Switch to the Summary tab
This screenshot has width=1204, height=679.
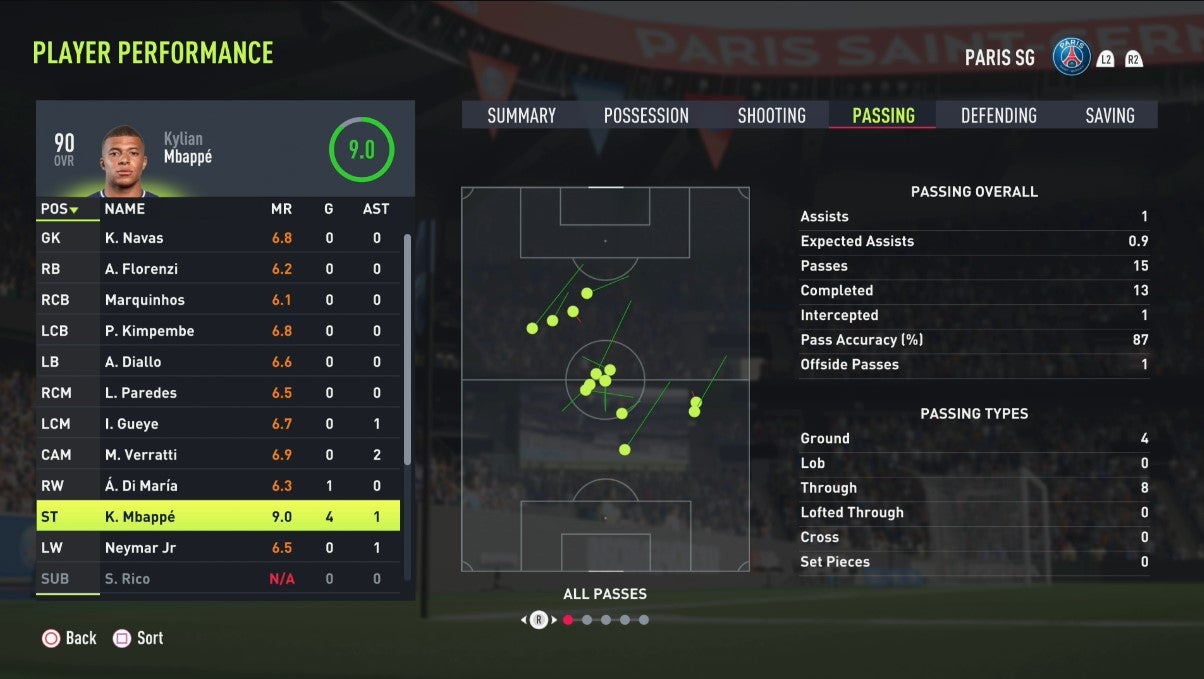click(x=521, y=116)
